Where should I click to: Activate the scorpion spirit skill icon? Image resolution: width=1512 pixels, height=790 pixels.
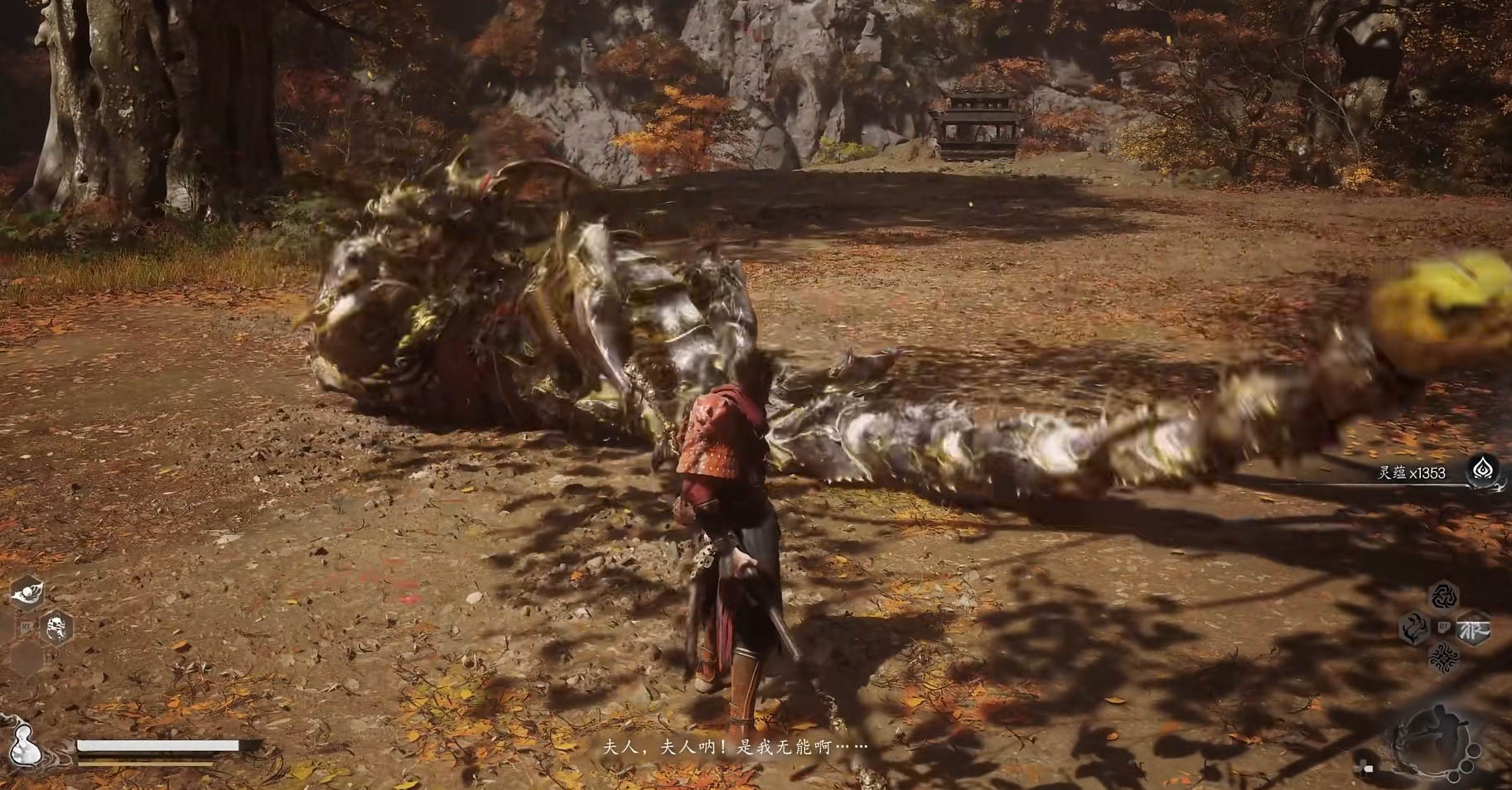coord(56,629)
